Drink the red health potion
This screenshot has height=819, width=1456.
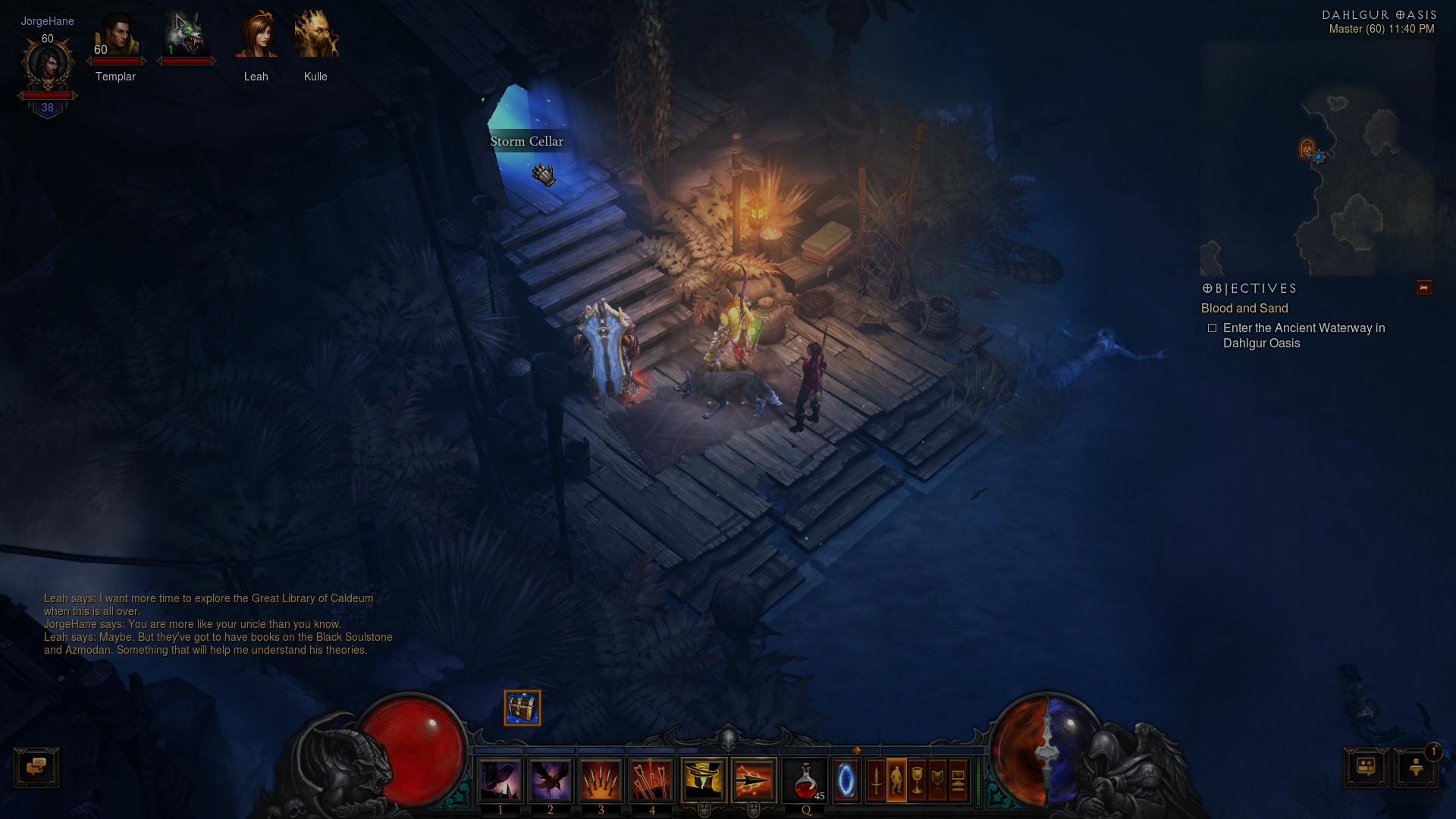(806, 780)
